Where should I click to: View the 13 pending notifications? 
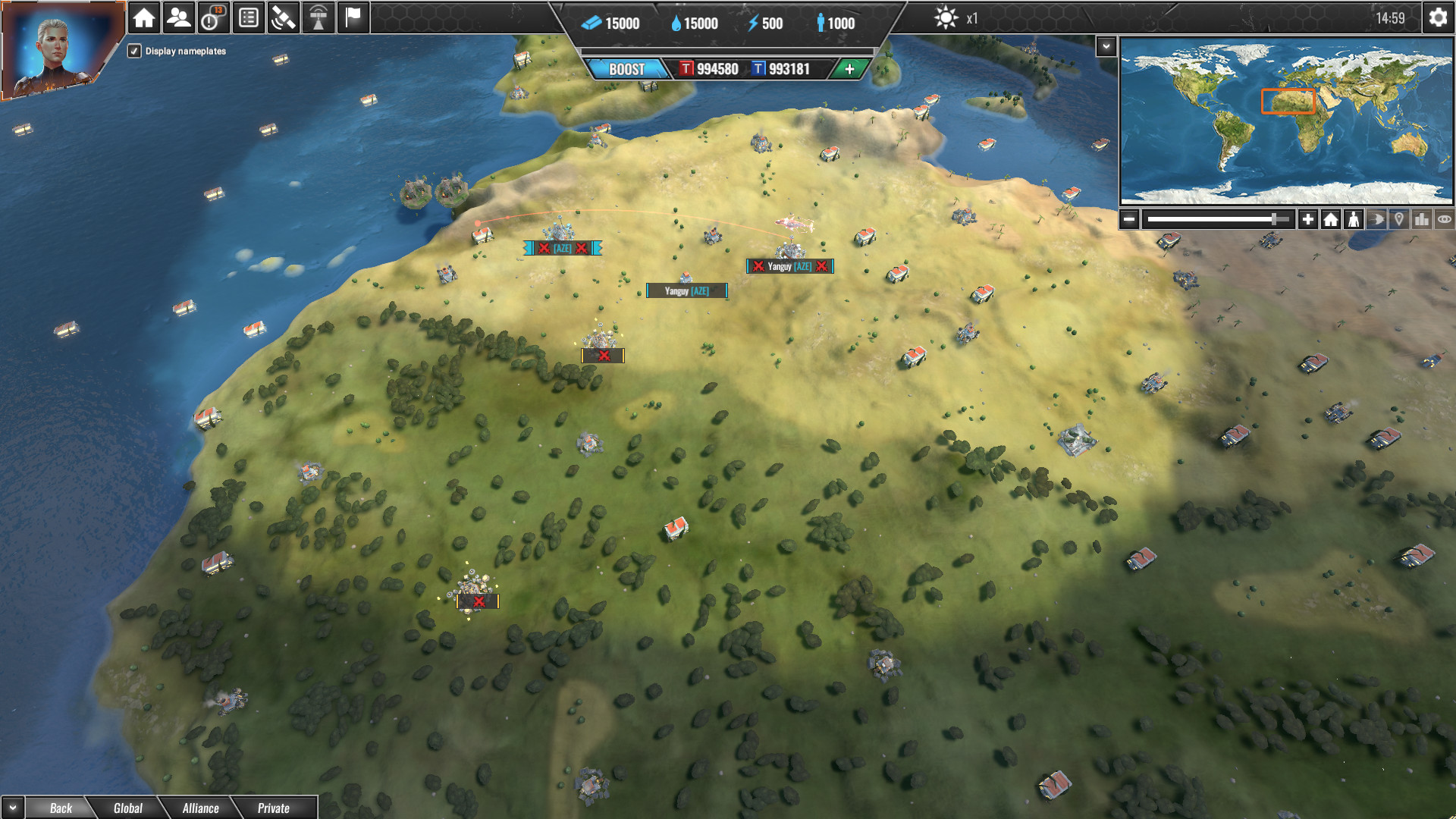[x=212, y=16]
